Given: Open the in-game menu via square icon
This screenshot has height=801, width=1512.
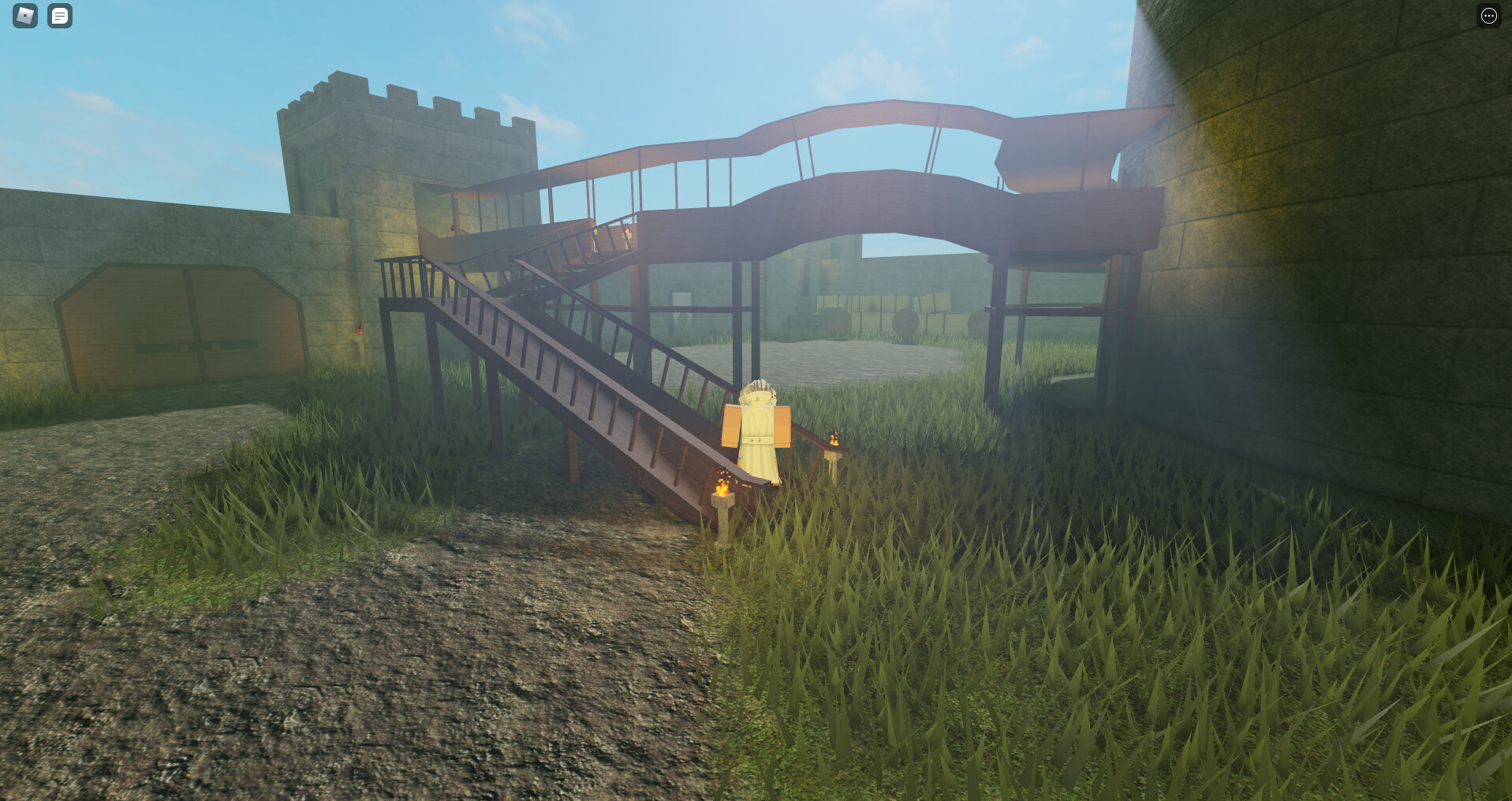Looking at the screenshot, I should (x=24, y=16).
